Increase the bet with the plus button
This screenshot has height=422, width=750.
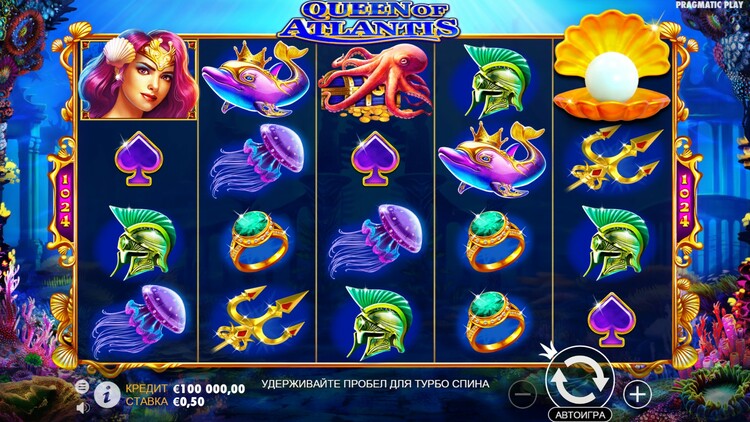tap(637, 394)
